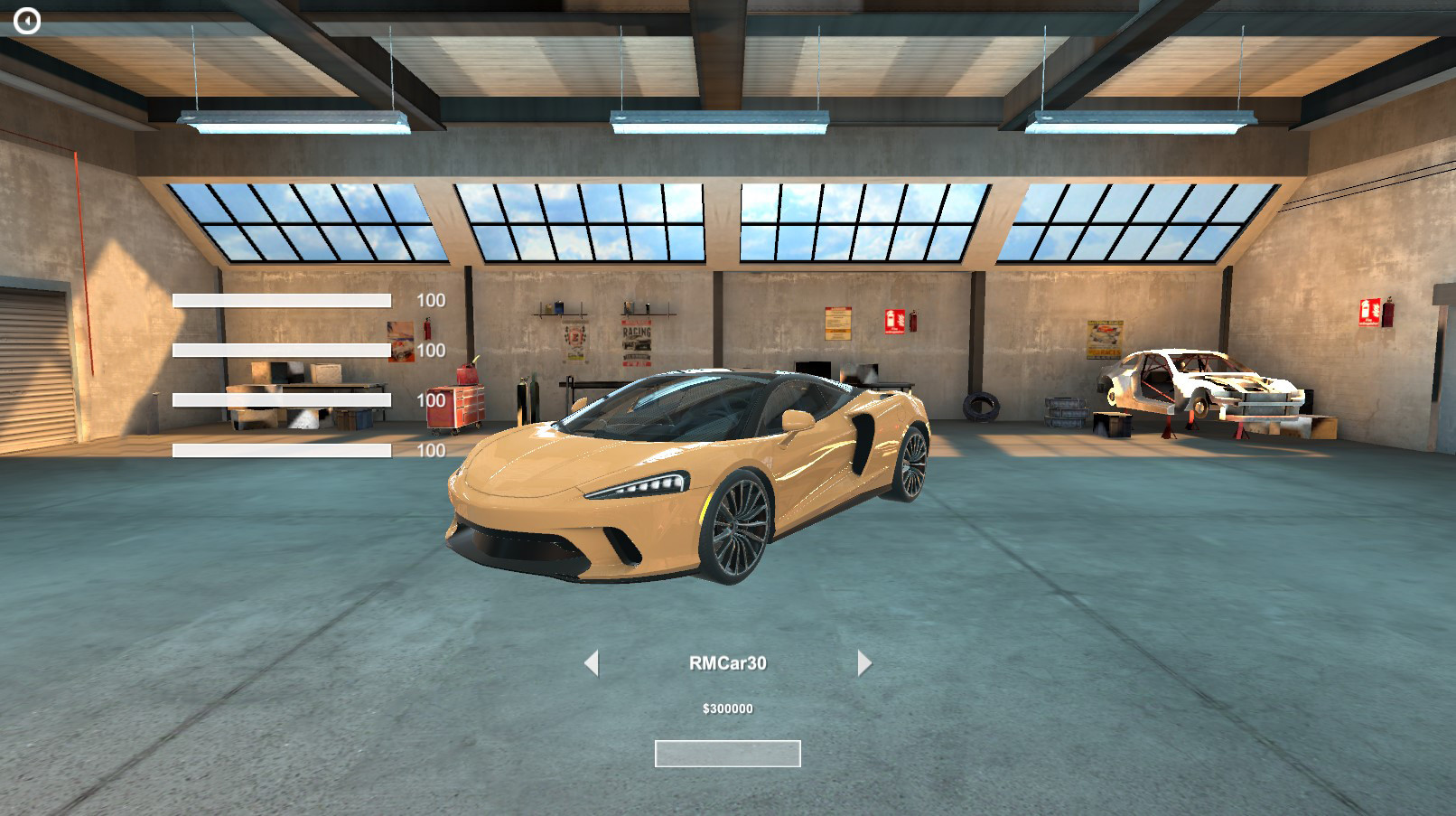The width and height of the screenshot is (1456, 816).
Task: Click the first 100 value label
Action: [431, 300]
